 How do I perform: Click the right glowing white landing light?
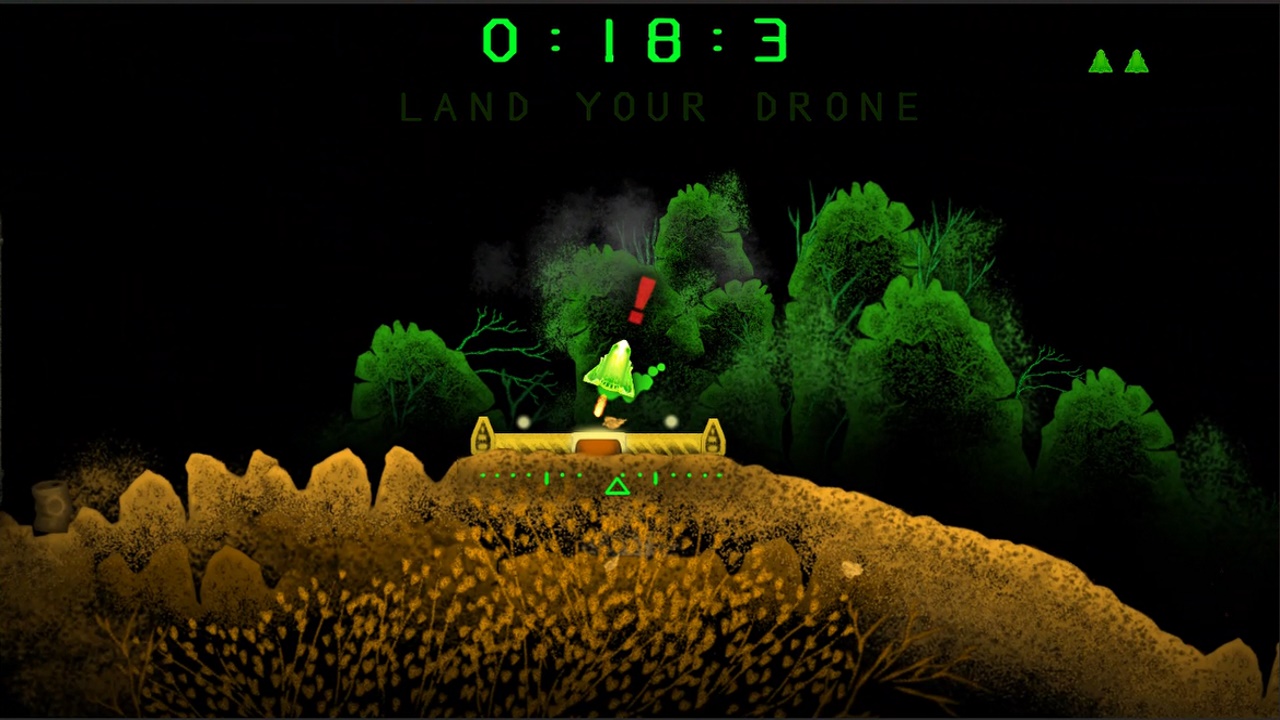[x=670, y=423]
